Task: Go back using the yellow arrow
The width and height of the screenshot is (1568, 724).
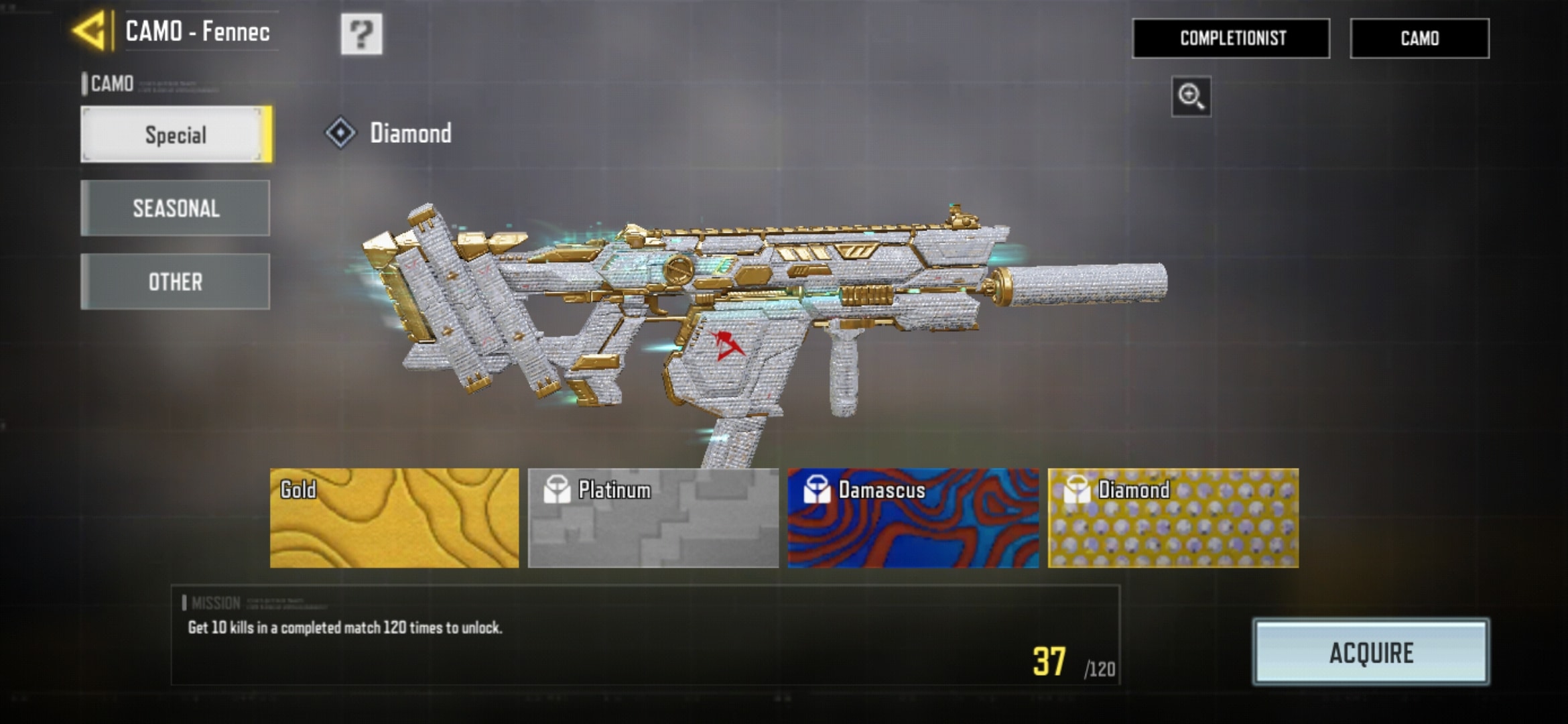Action: [x=90, y=31]
